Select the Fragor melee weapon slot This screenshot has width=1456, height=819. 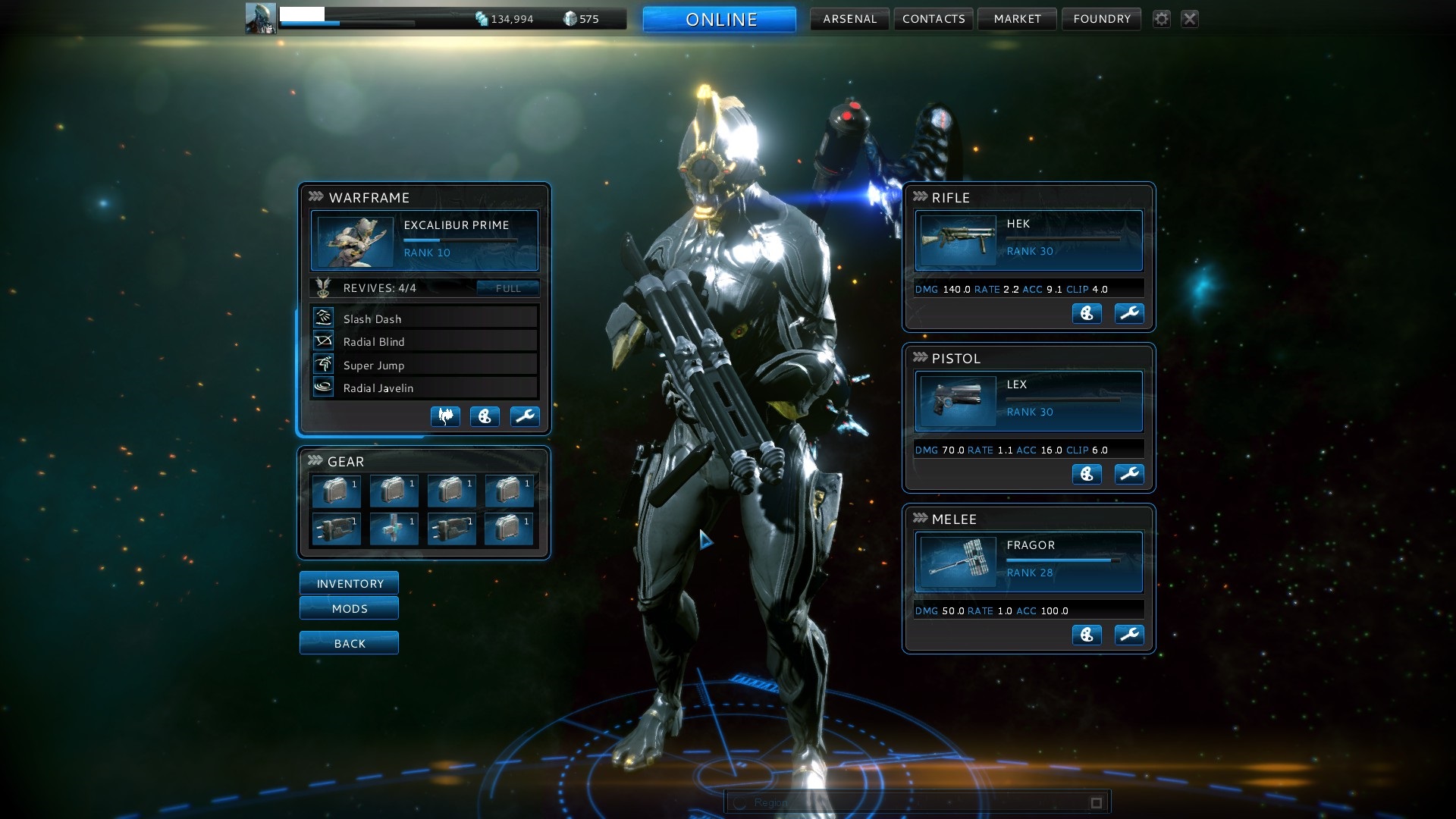(x=1028, y=562)
